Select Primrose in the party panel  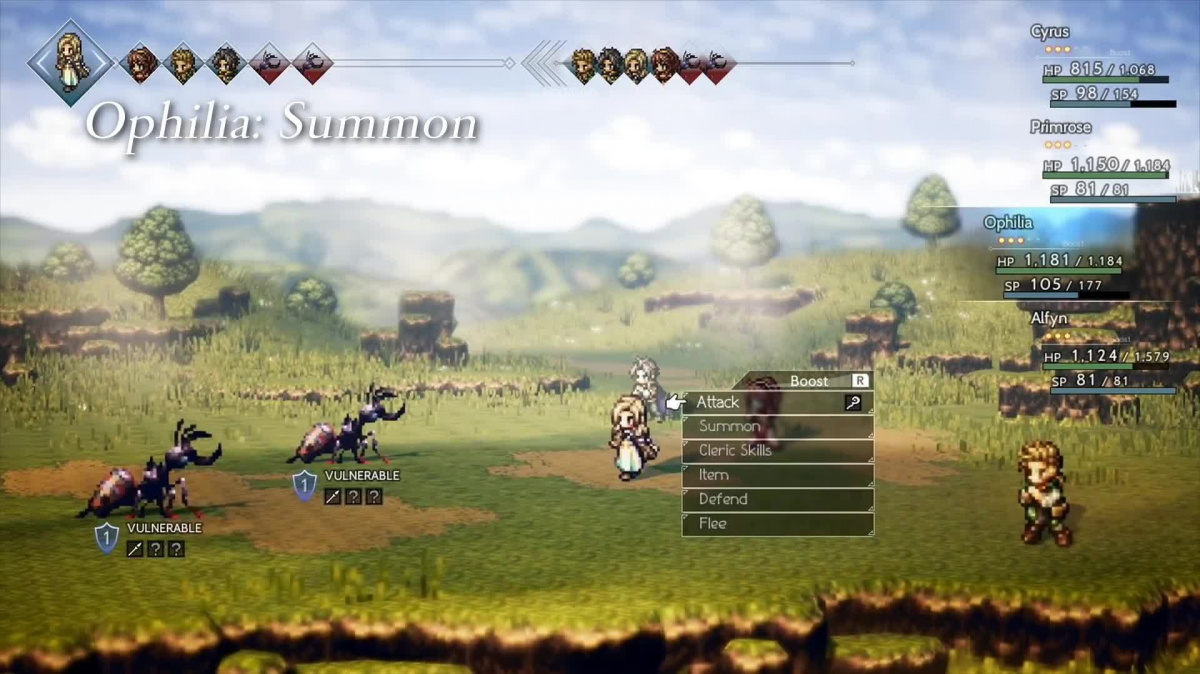click(x=1100, y=160)
